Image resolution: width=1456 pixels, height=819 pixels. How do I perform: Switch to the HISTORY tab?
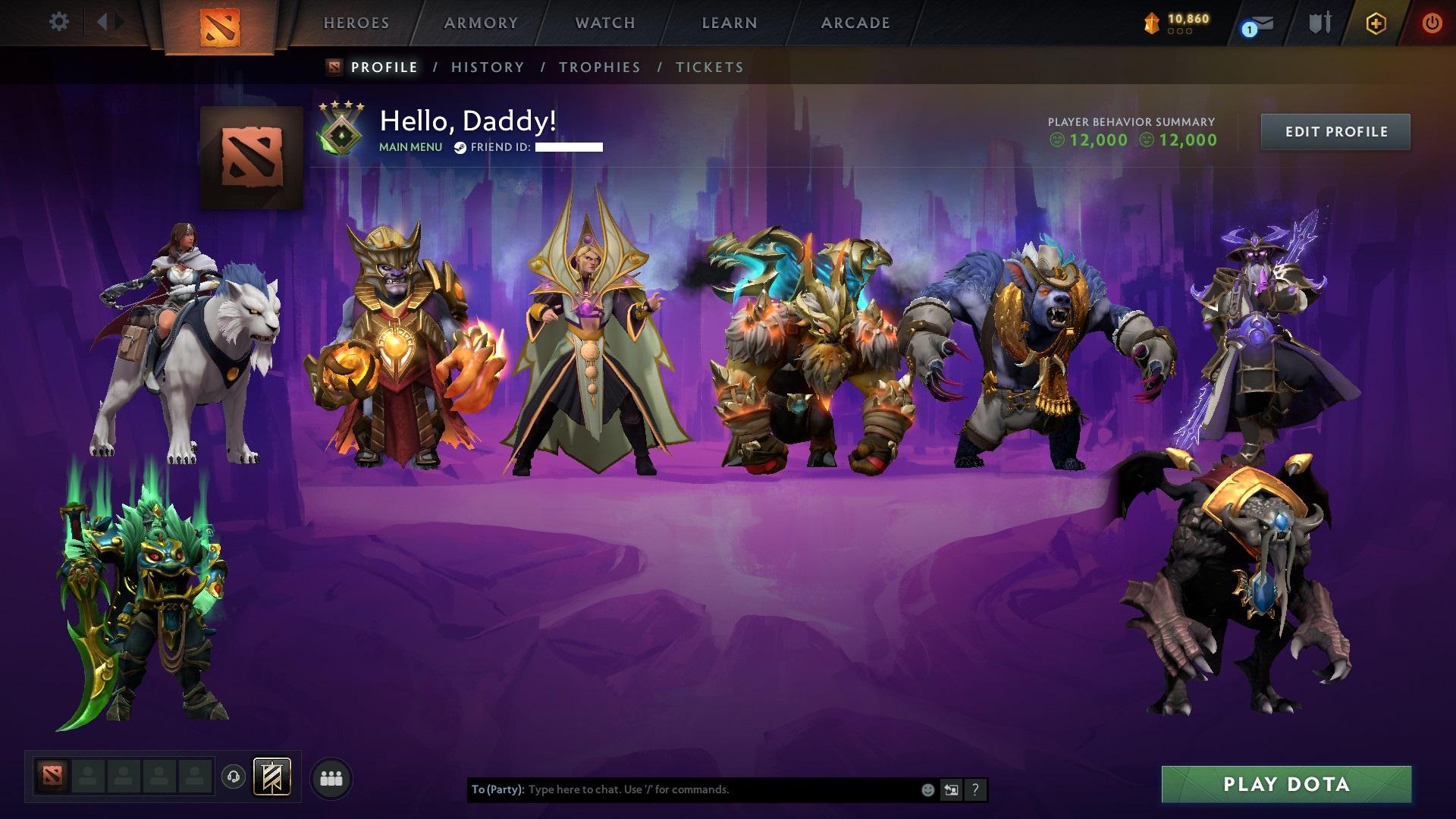tap(486, 67)
